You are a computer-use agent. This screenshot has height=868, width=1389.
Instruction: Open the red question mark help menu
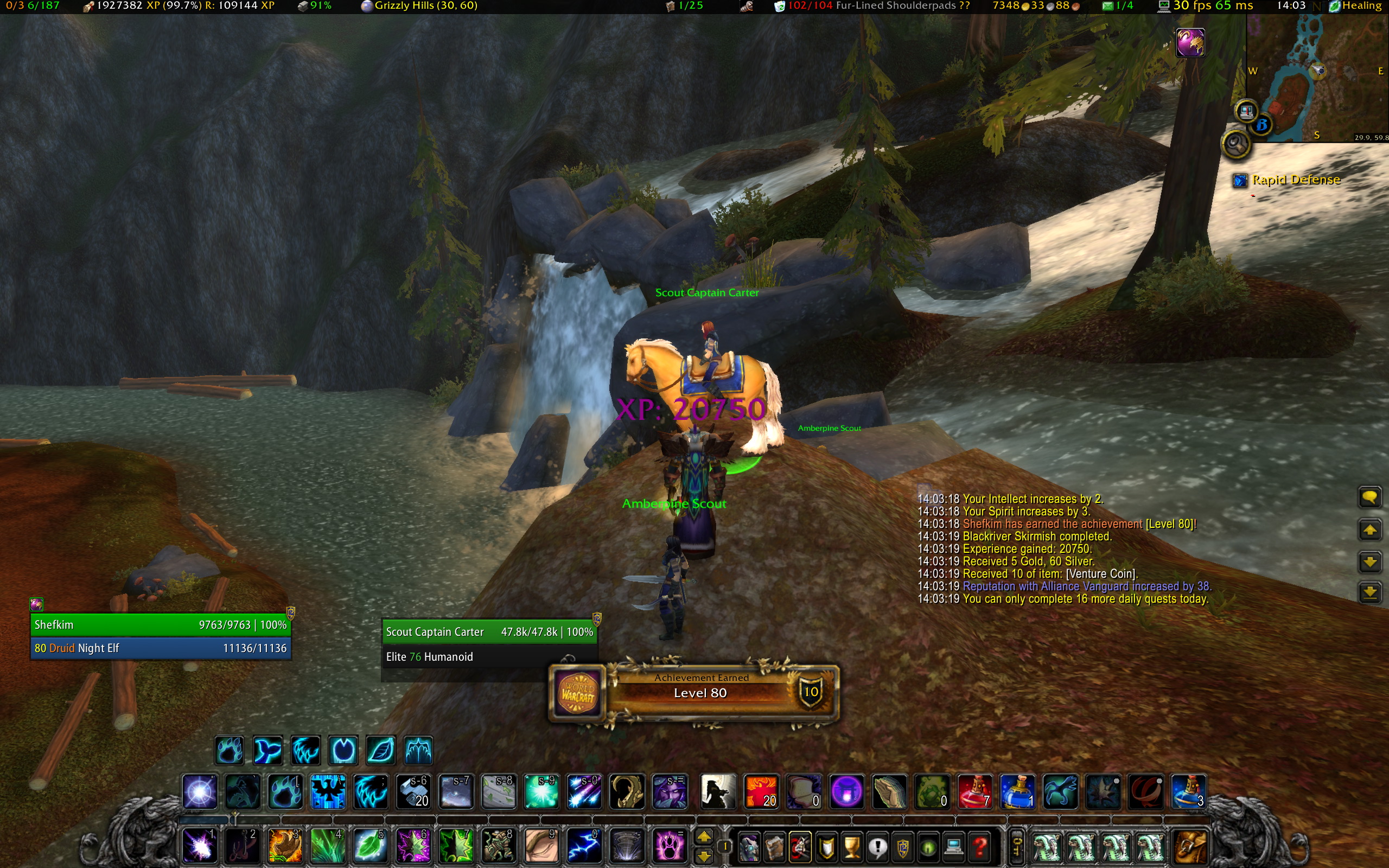click(980, 846)
